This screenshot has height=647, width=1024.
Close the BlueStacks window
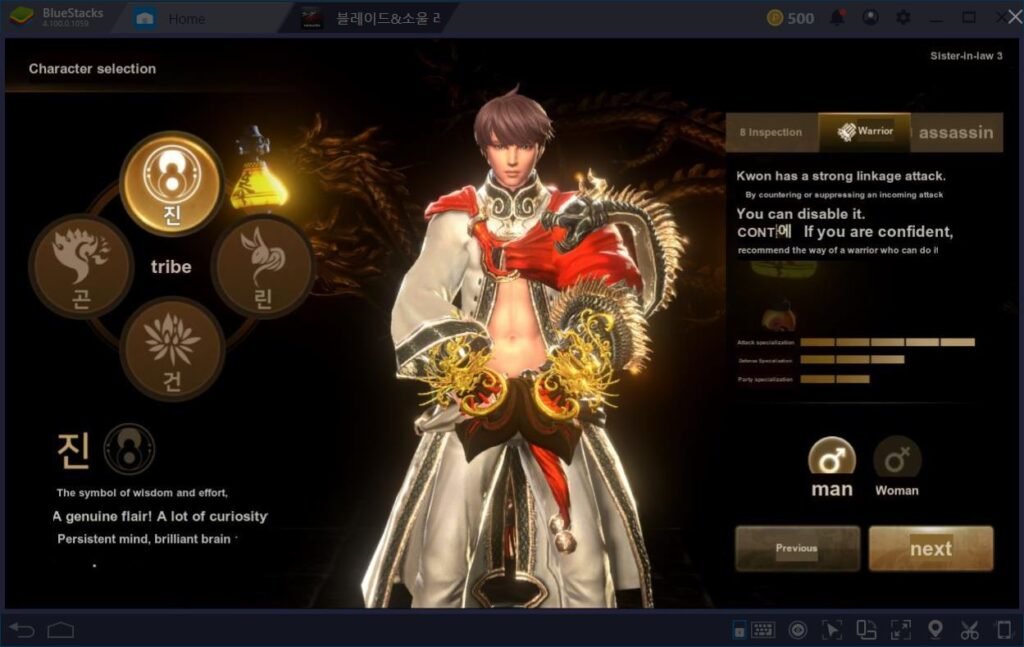[x=1001, y=18]
